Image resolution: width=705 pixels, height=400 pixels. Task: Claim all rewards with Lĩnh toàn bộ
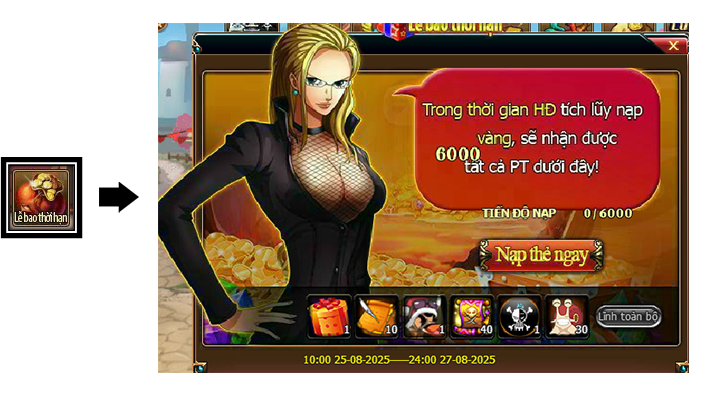(629, 316)
